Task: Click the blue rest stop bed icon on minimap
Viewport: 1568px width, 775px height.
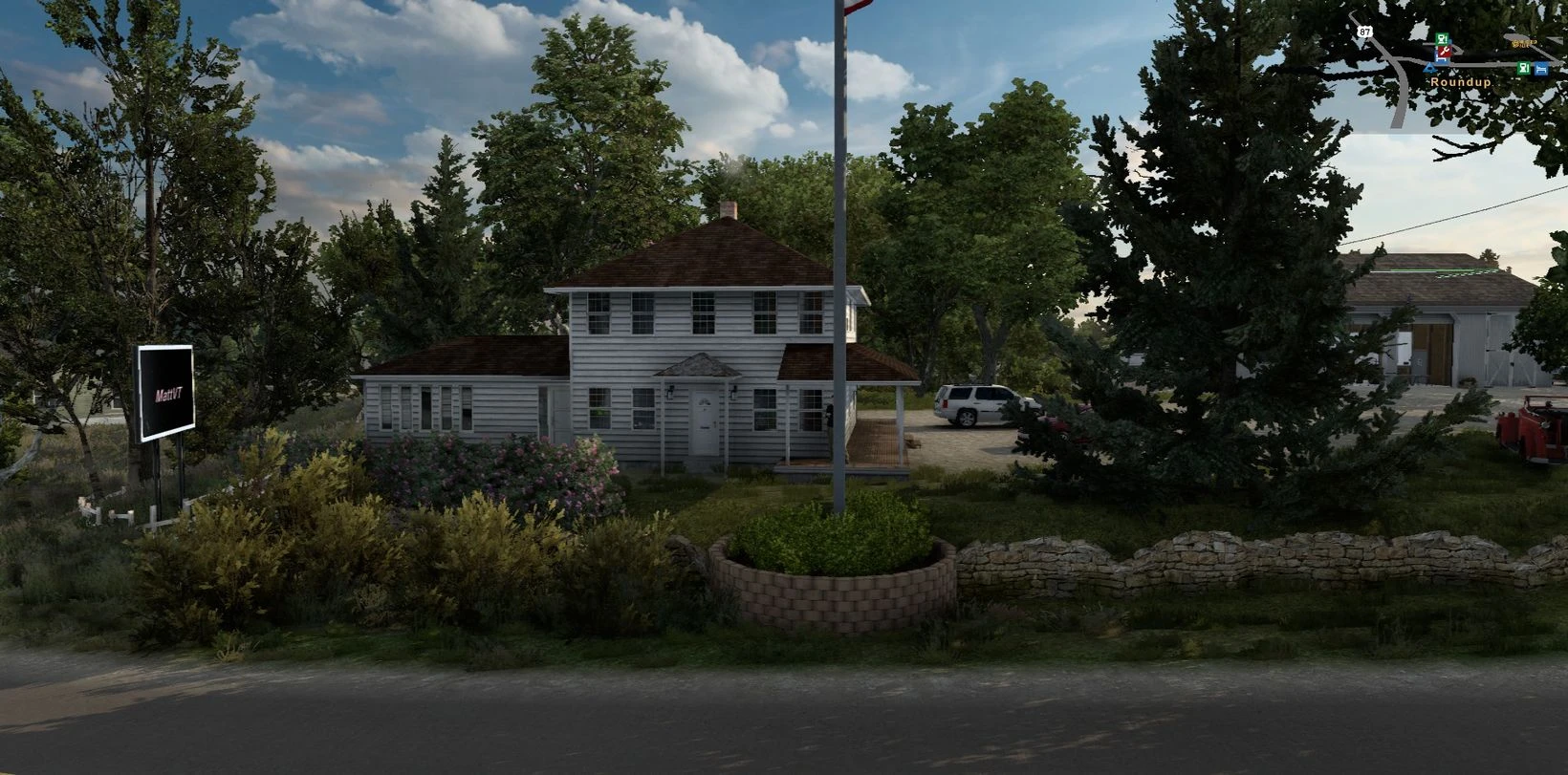Action: coord(1441,60)
